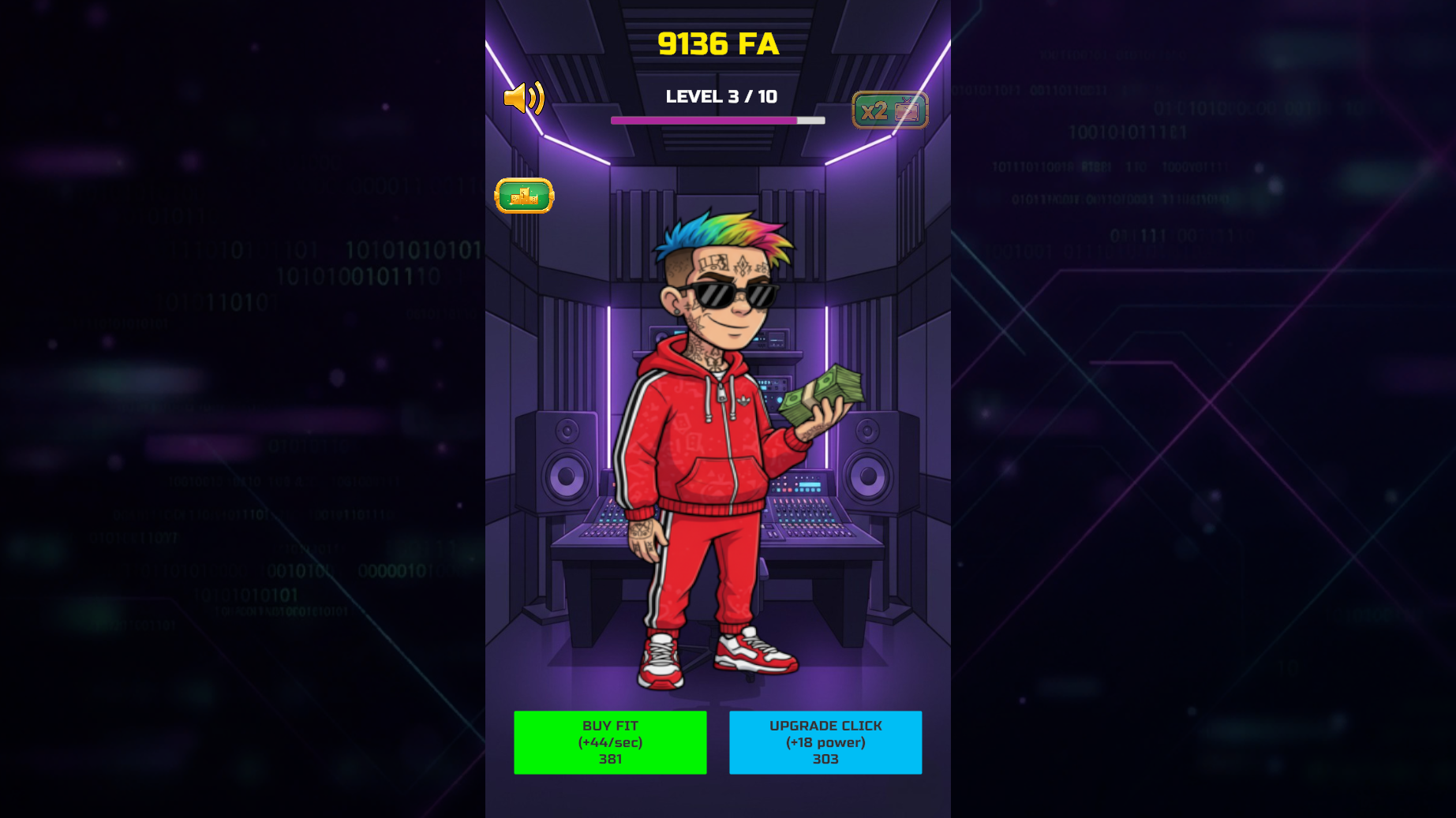Activate the x2 earnings TV ad boost
Viewport: 1456px width, 818px height.
tap(890, 109)
